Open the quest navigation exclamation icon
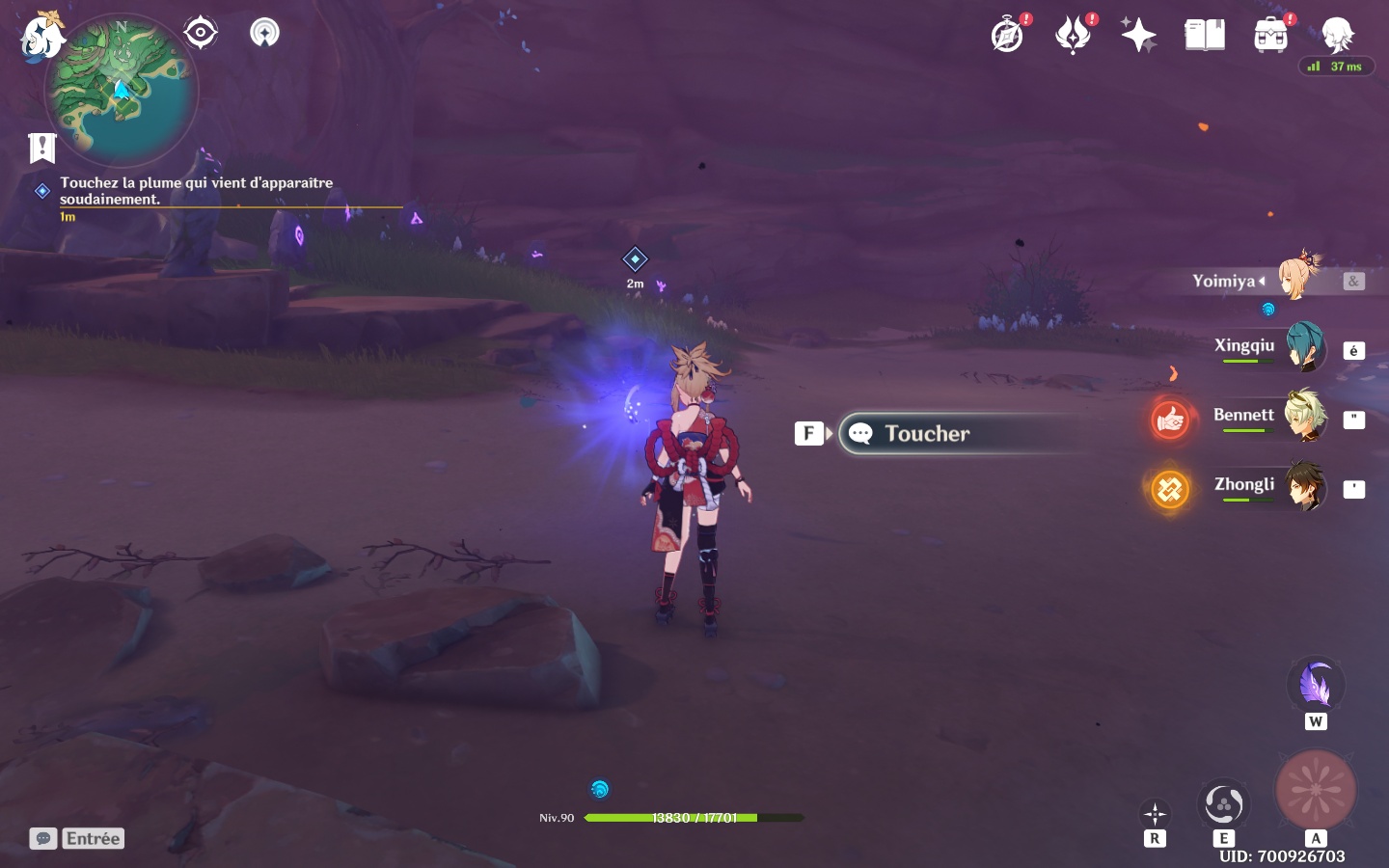 tap(42, 148)
